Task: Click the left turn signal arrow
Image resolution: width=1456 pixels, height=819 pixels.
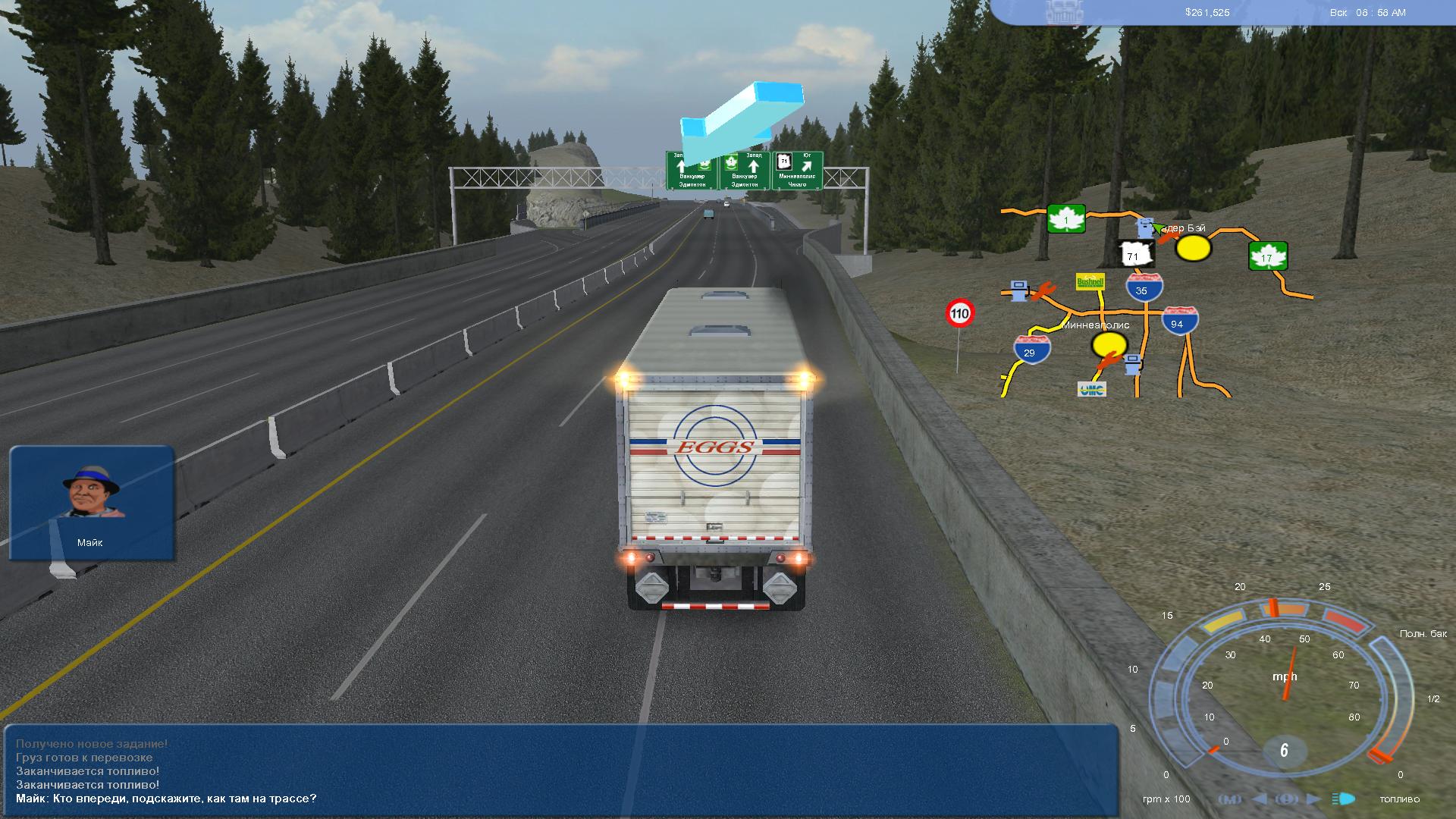Action: pyautogui.click(x=1260, y=799)
